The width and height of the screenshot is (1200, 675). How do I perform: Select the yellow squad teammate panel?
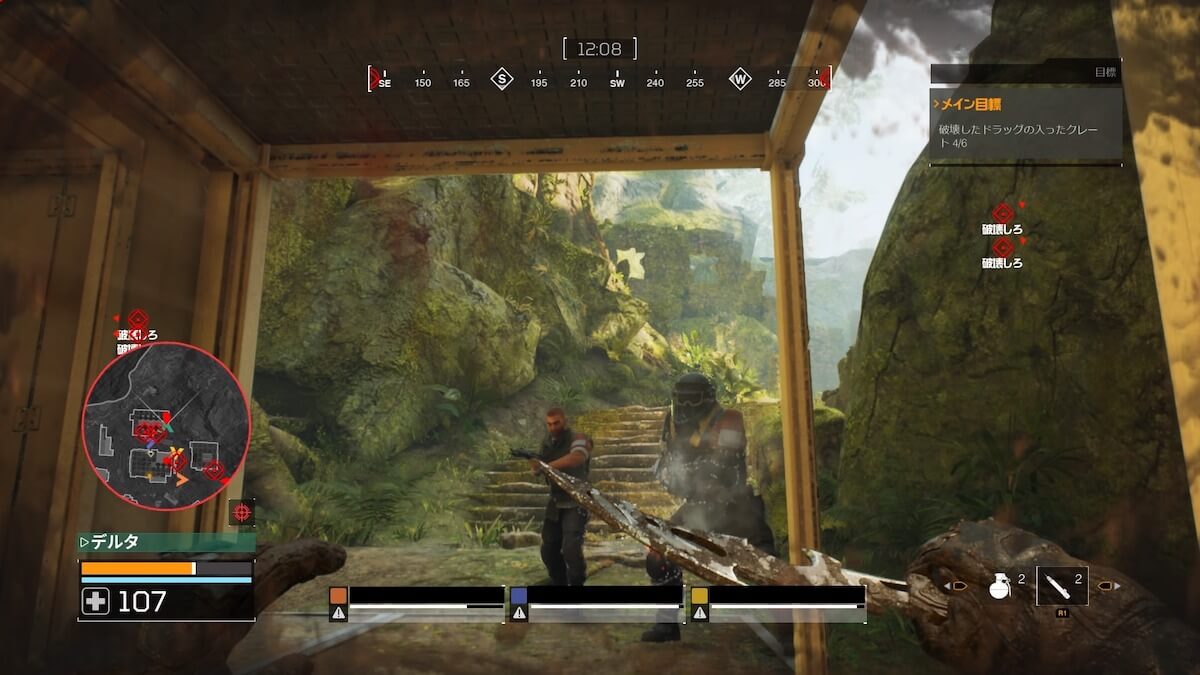(777, 603)
